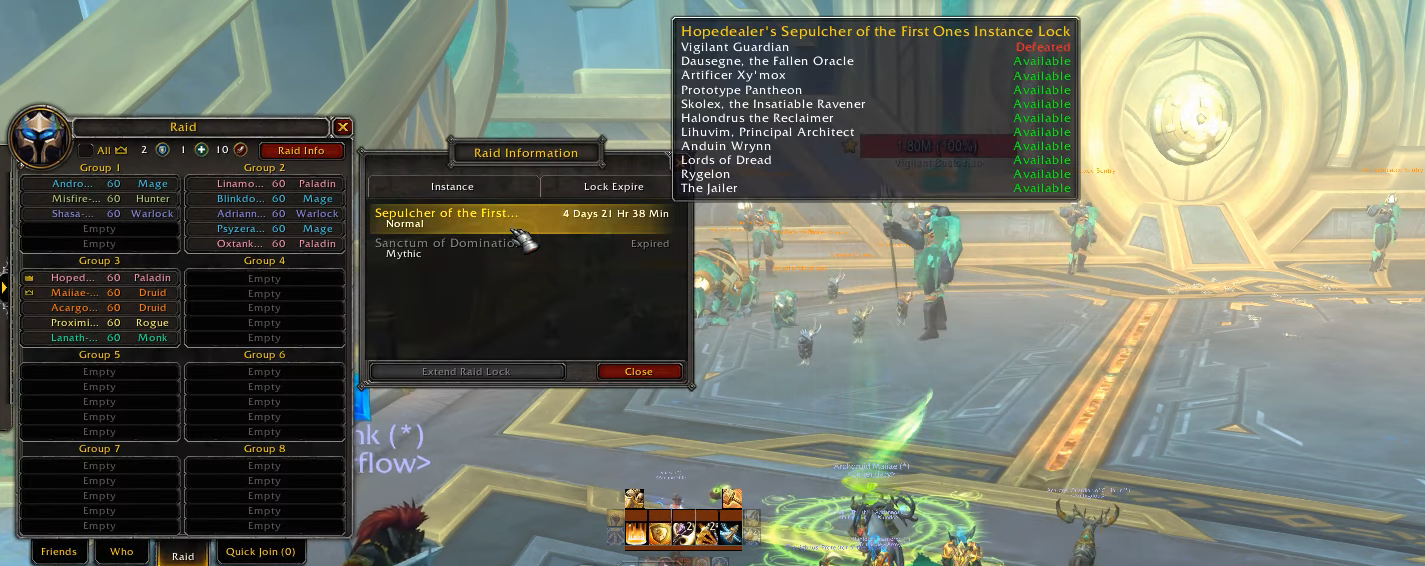Viewport: 1425px width, 566px height.
Task: Switch to the Friends tab
Action: [59, 552]
